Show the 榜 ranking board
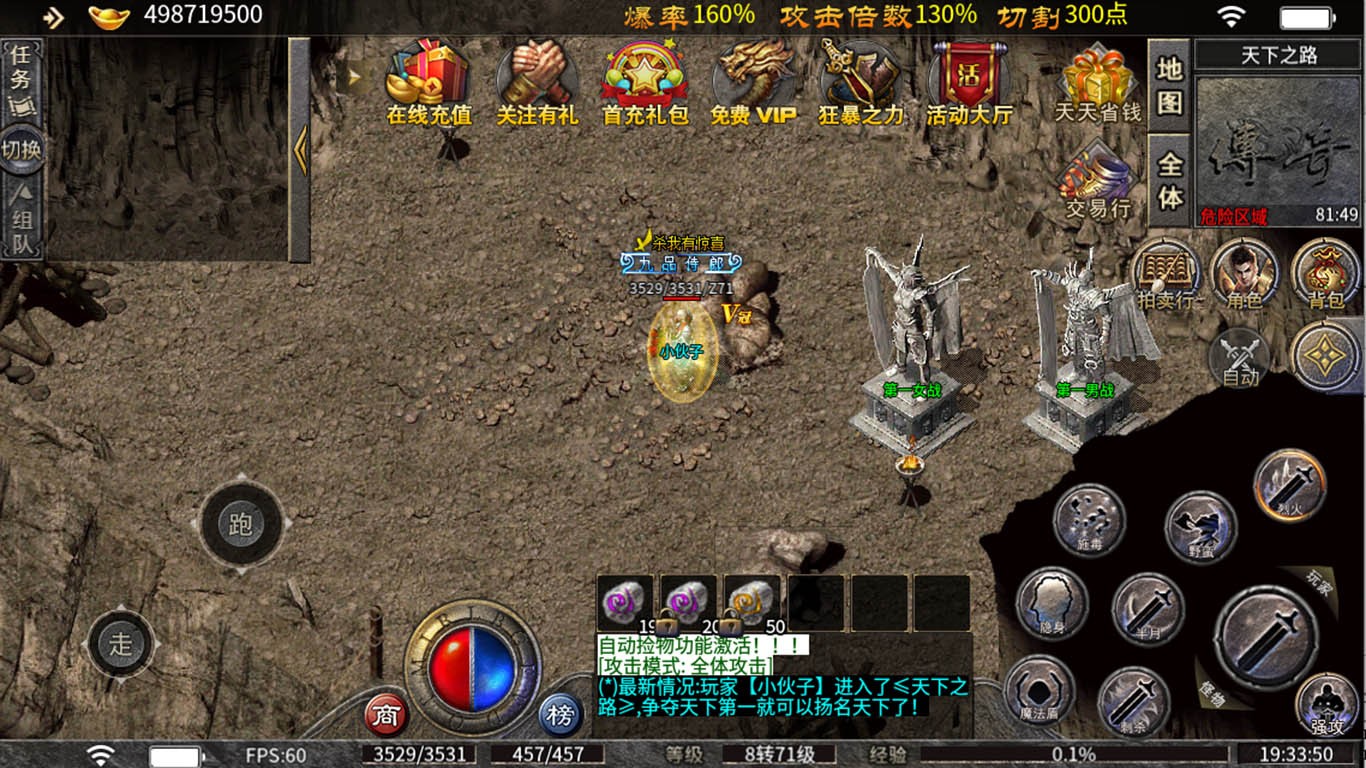 coord(561,714)
